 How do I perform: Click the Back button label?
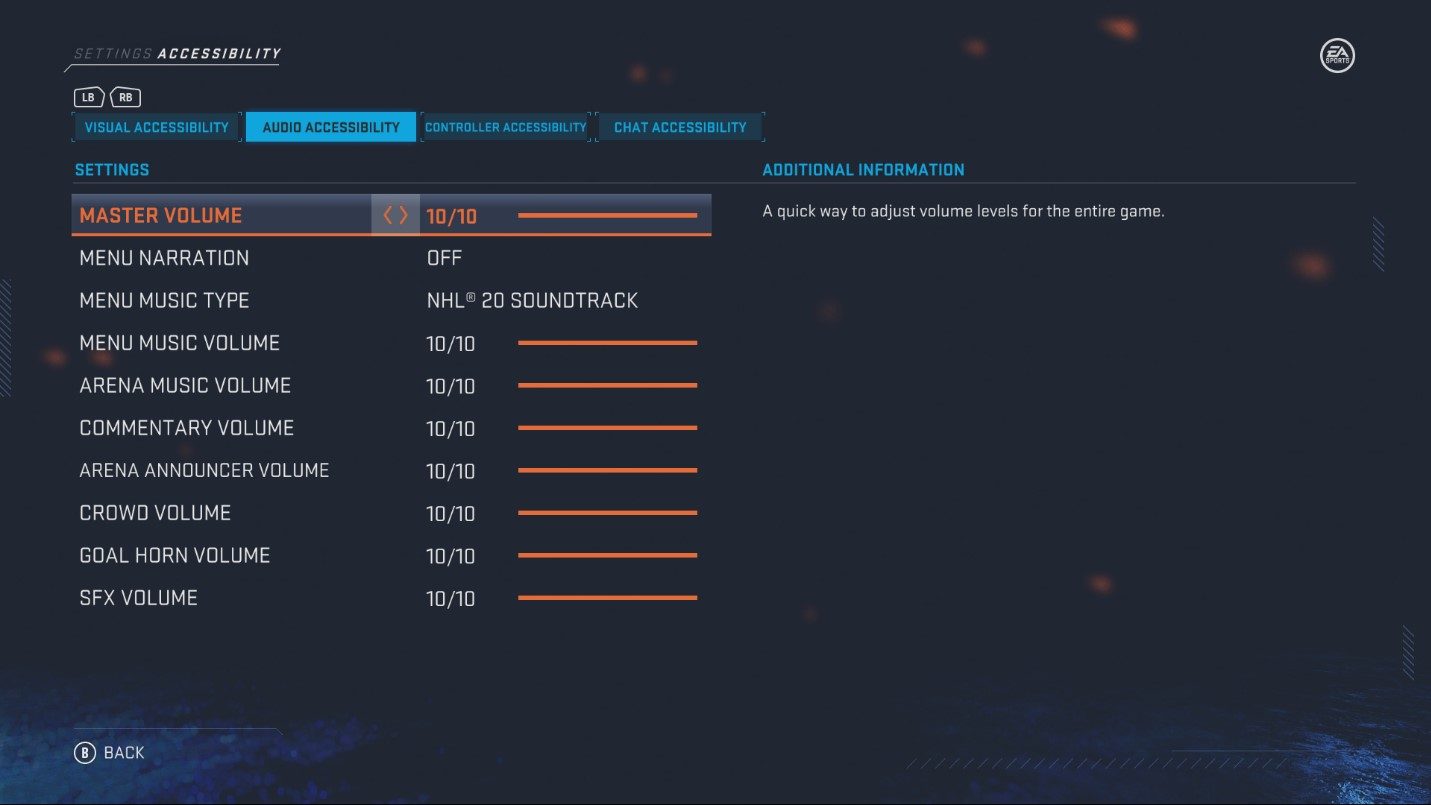pyautogui.click(x=122, y=752)
